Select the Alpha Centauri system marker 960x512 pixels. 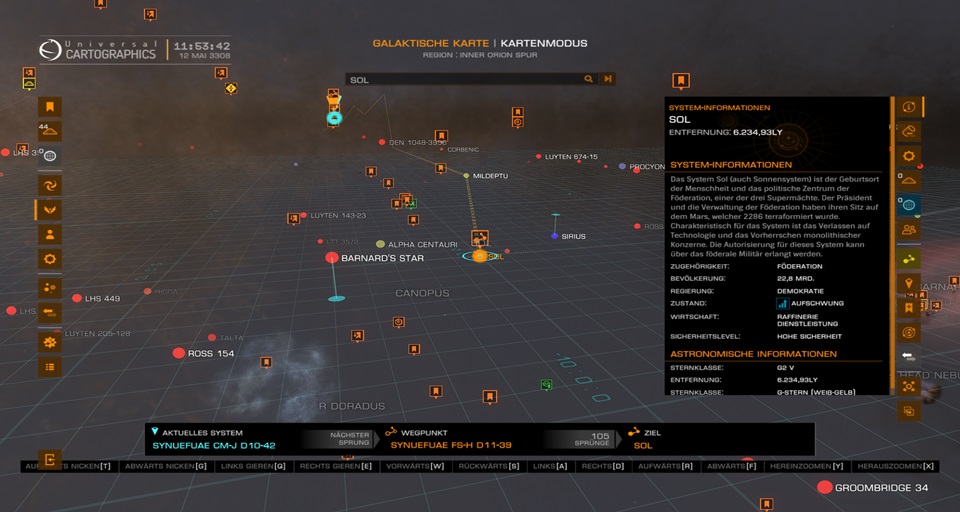[380, 244]
